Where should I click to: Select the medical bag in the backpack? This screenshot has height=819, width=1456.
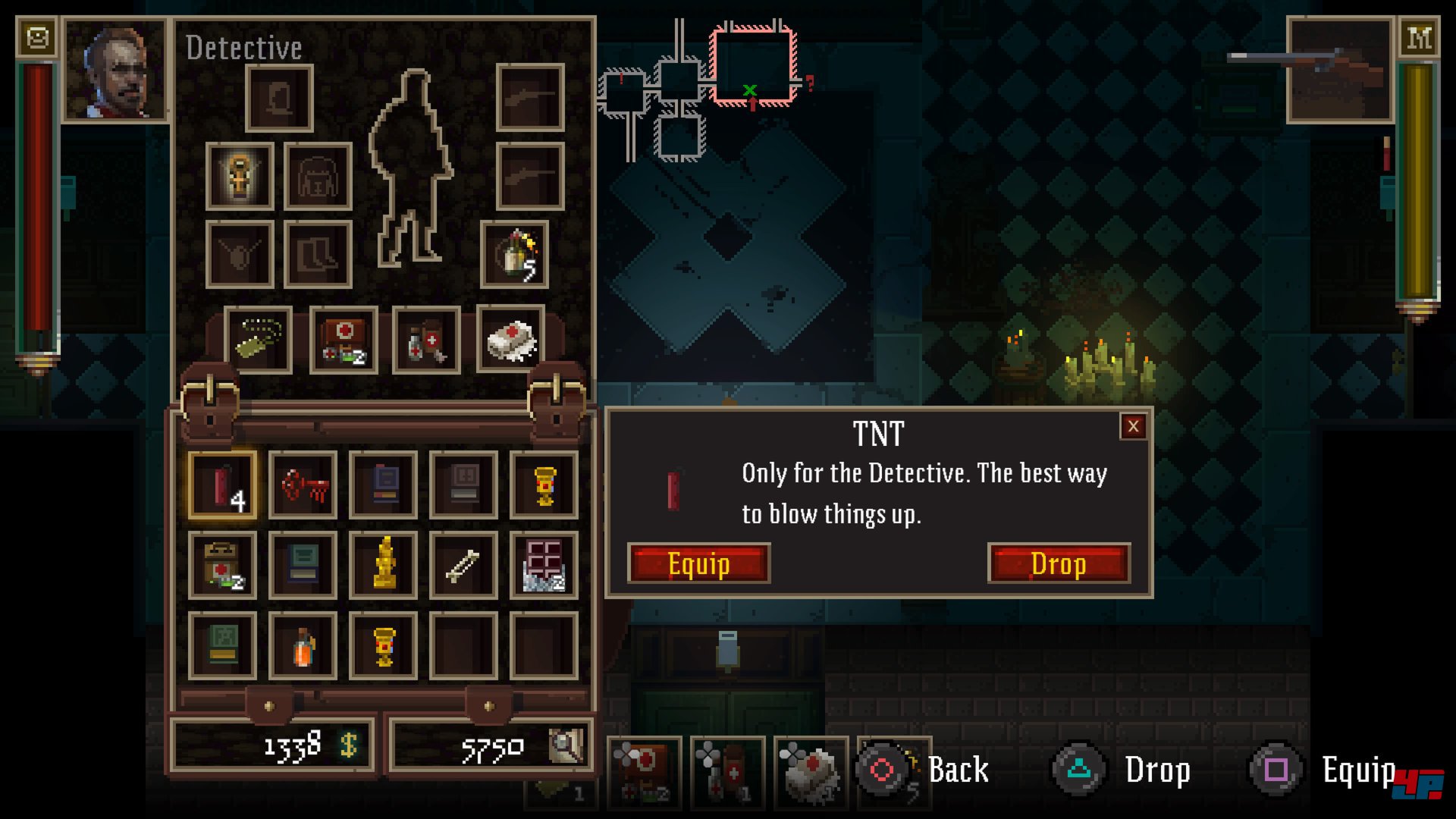[x=222, y=565]
